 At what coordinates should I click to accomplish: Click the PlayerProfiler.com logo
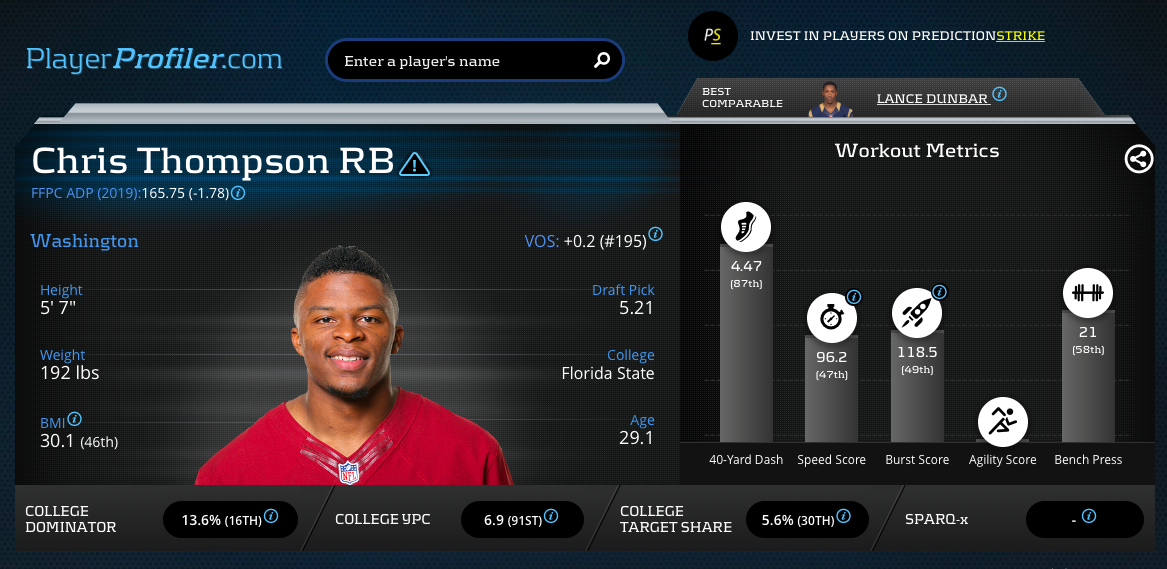pyautogui.click(x=154, y=59)
